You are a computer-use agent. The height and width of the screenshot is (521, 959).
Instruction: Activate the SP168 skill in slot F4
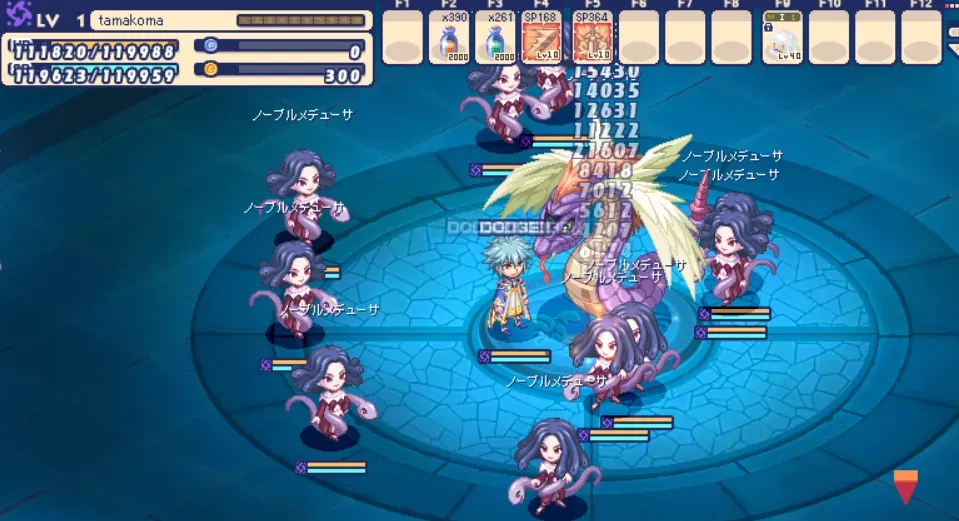coord(541,44)
